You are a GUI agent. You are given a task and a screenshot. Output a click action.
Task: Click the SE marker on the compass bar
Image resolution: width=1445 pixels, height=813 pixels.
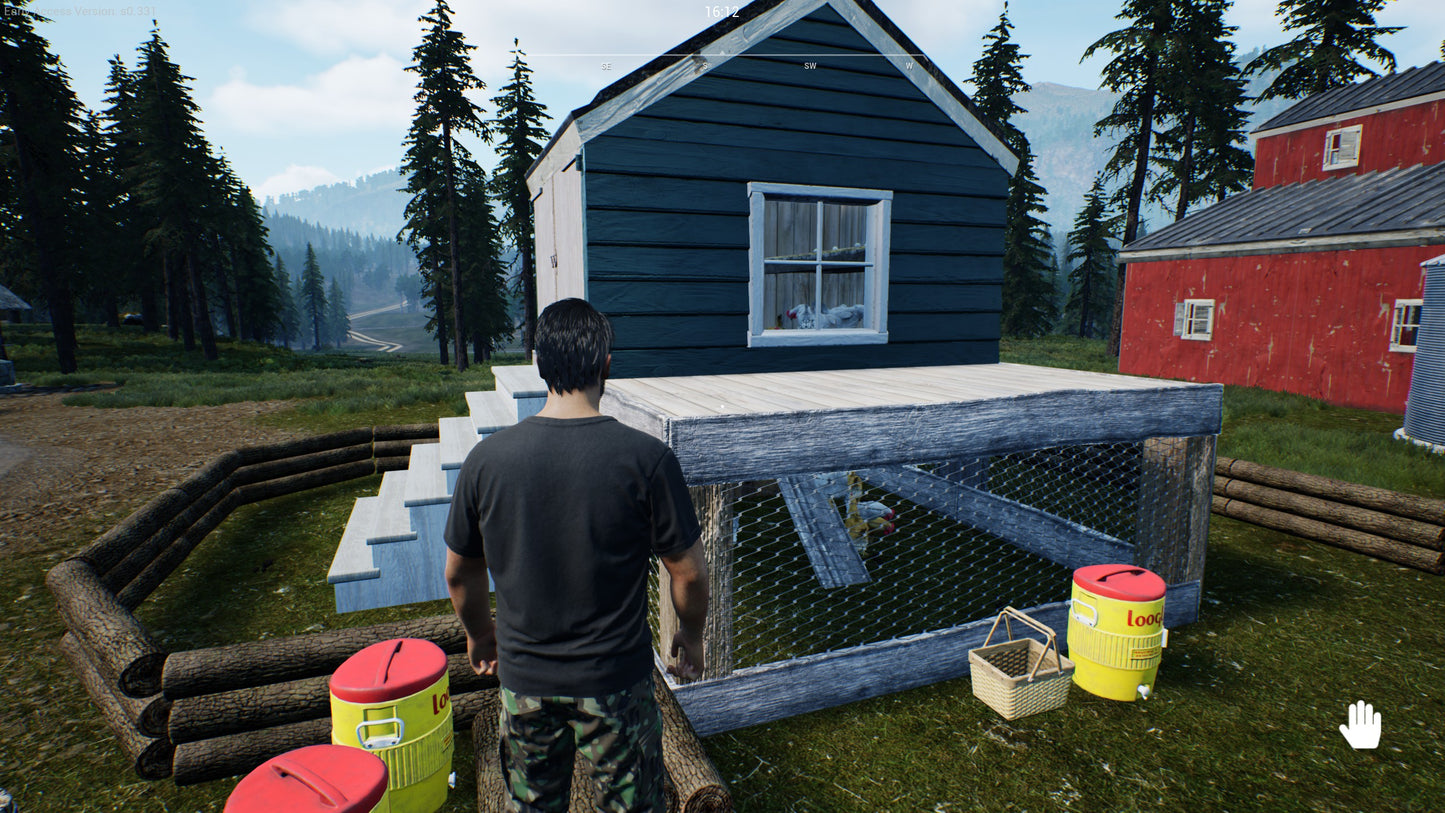click(x=605, y=66)
